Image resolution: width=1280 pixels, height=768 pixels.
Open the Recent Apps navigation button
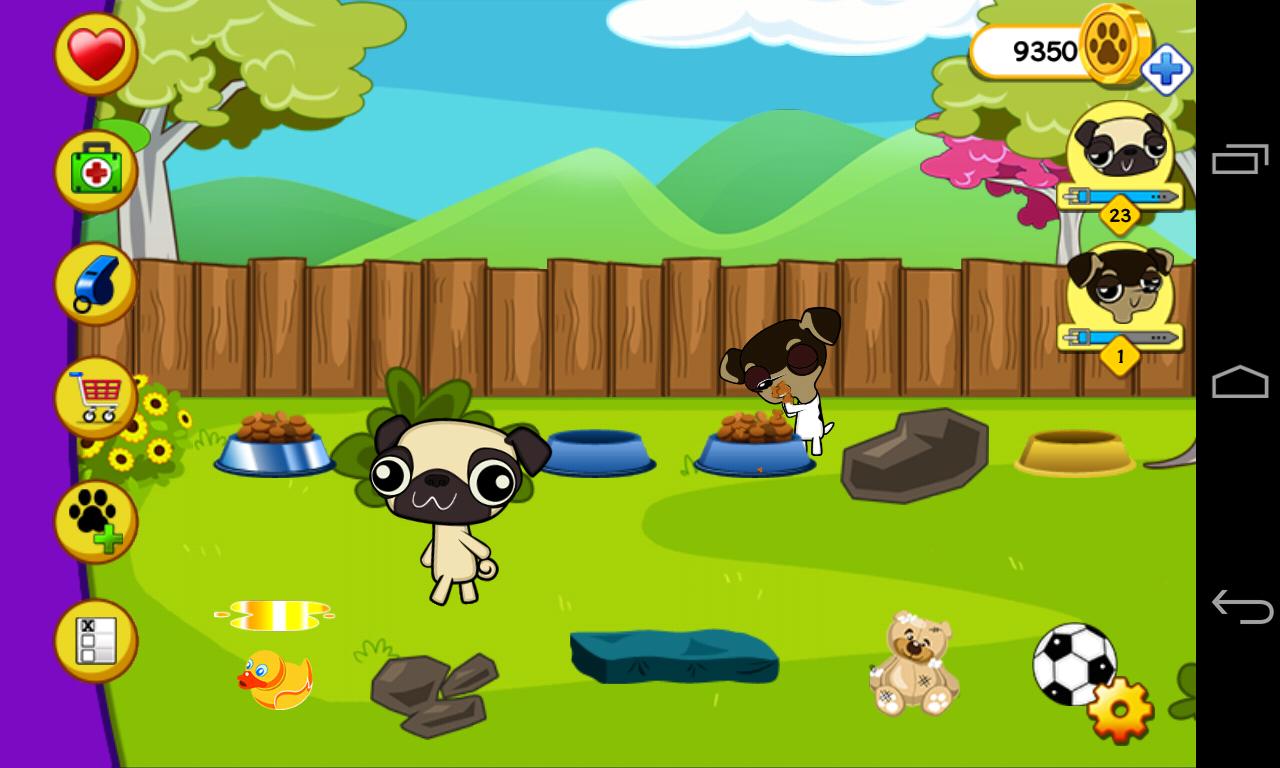tap(1240, 158)
